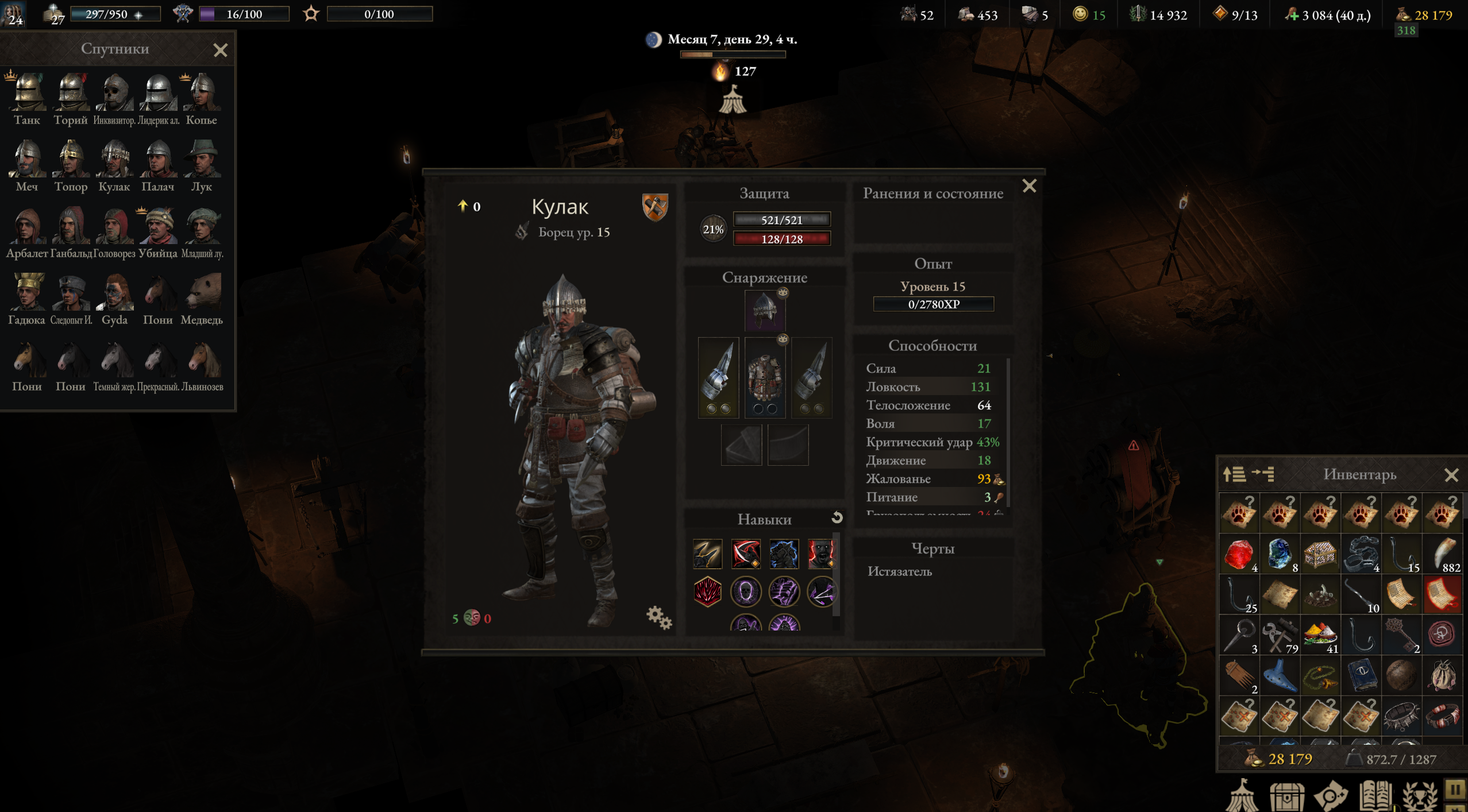Select the Gyda companion portrait
This screenshot has width=1468, height=812.
(x=114, y=293)
